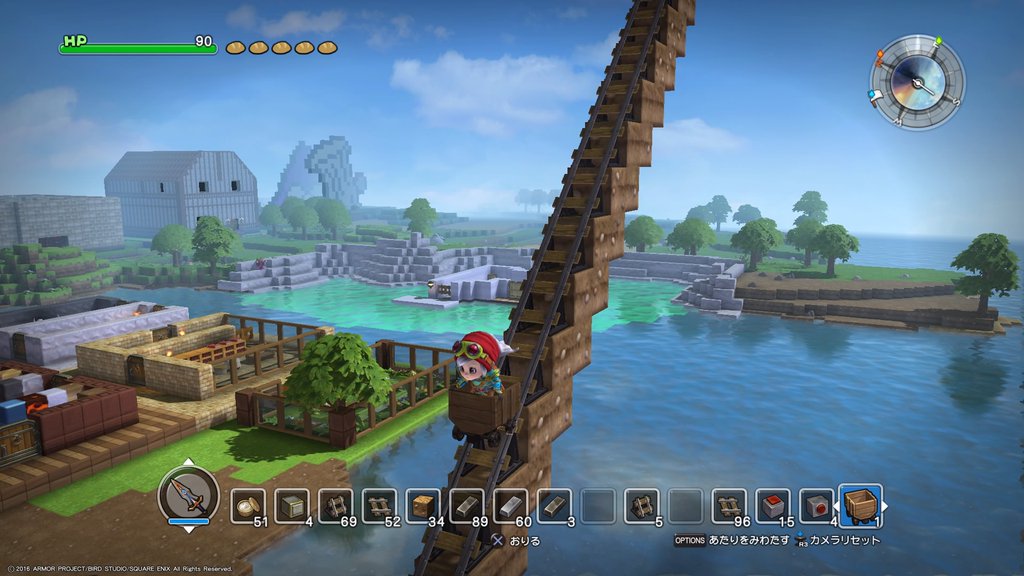The height and width of the screenshot is (576, 1024).
Task: Select the sloped rail stack of 5
Action: coord(641,506)
